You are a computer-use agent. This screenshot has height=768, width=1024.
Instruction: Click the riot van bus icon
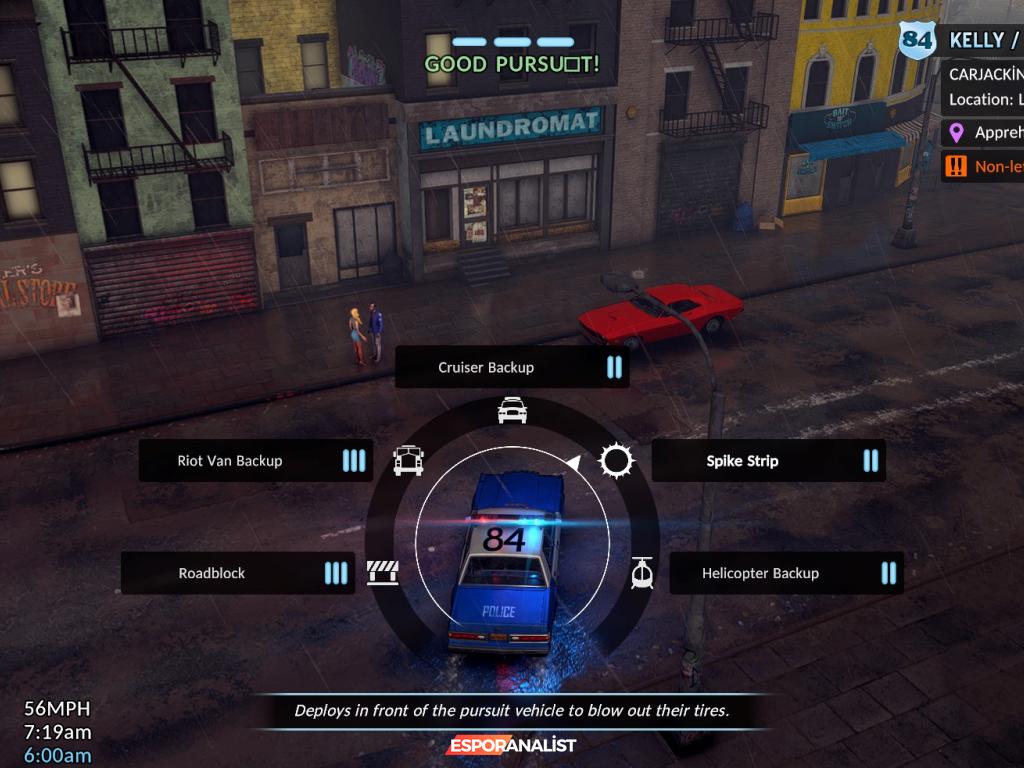pos(408,460)
